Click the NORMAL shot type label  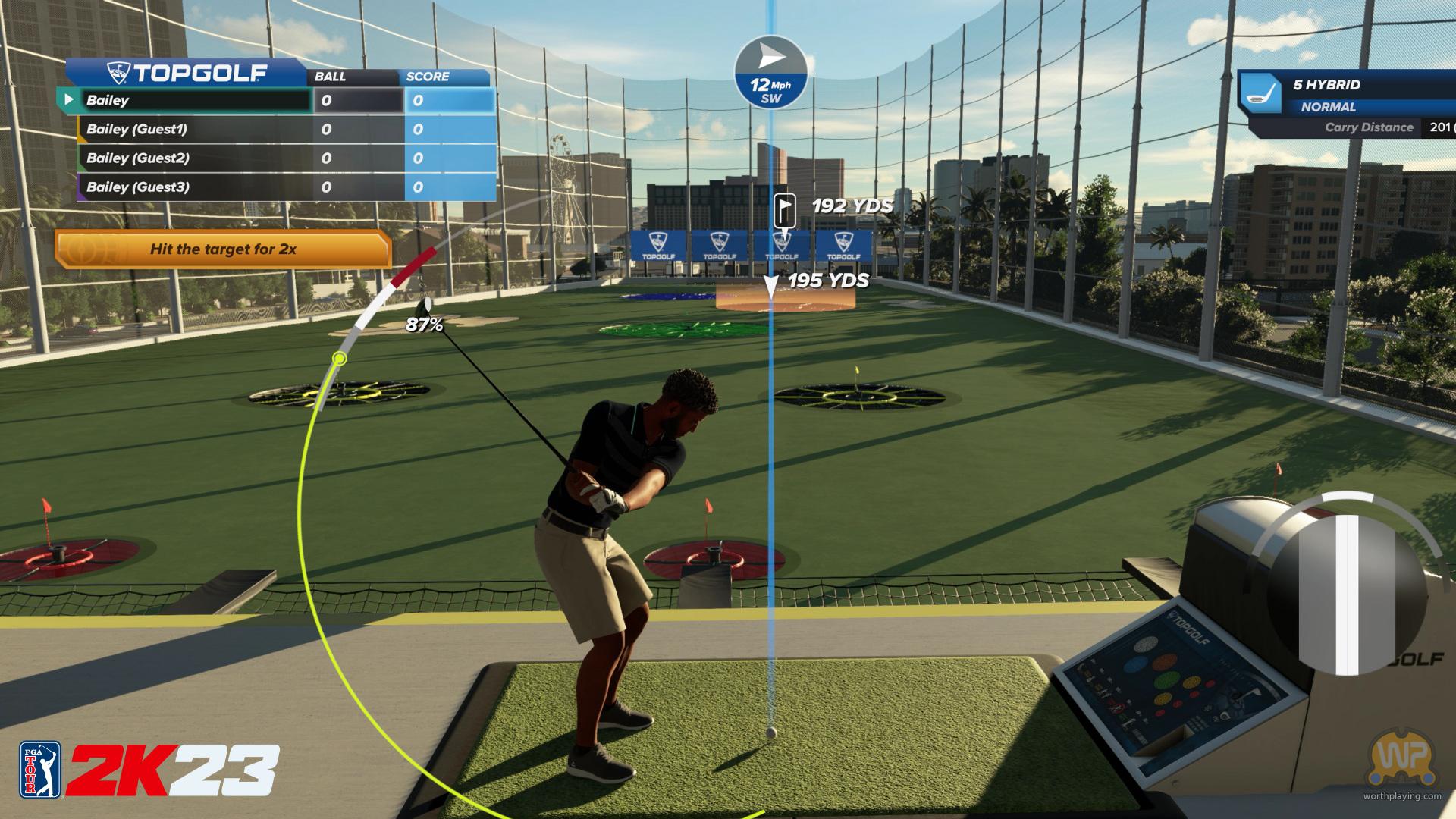tap(1328, 107)
